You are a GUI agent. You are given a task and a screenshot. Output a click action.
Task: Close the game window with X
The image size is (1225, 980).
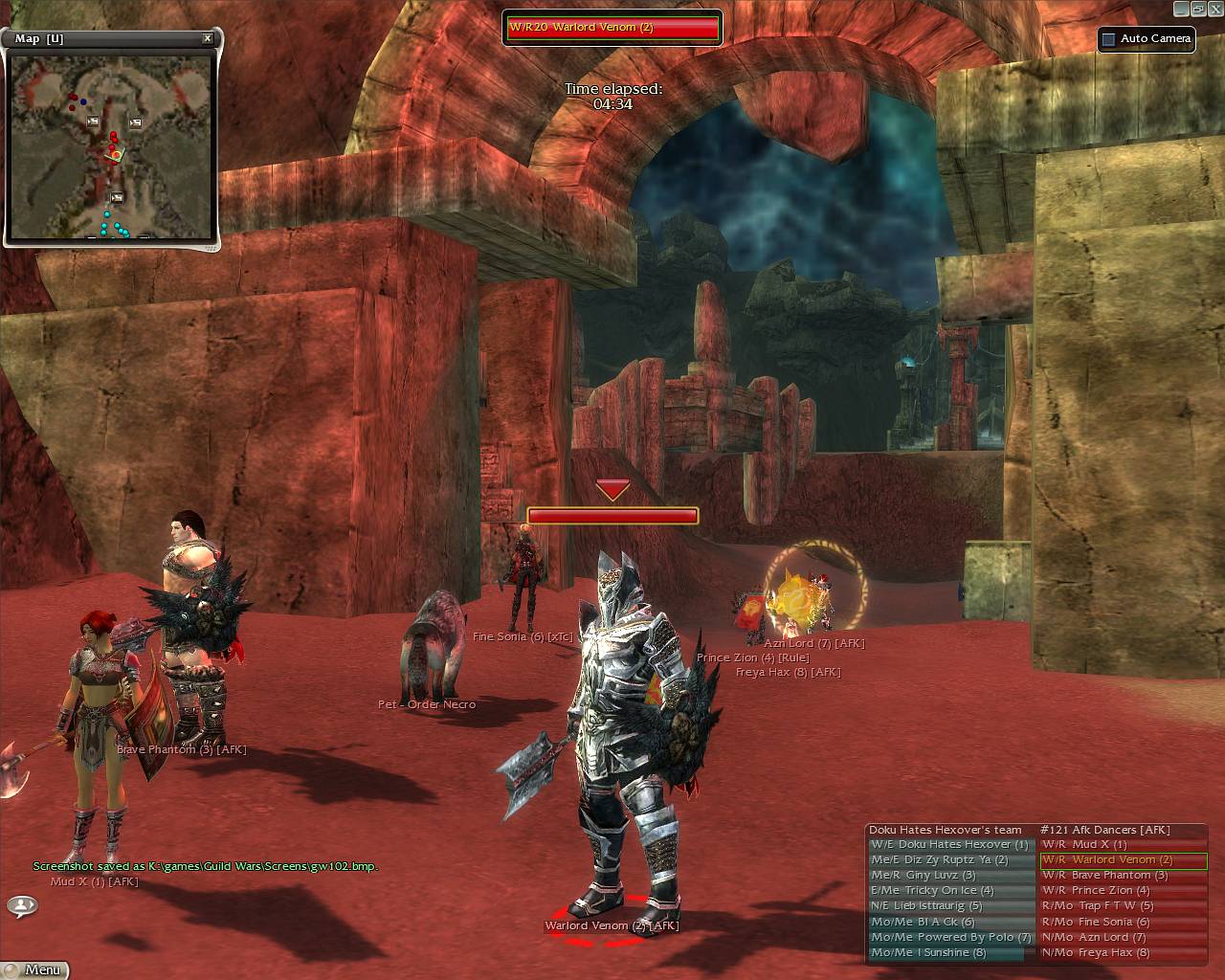coord(1215,9)
